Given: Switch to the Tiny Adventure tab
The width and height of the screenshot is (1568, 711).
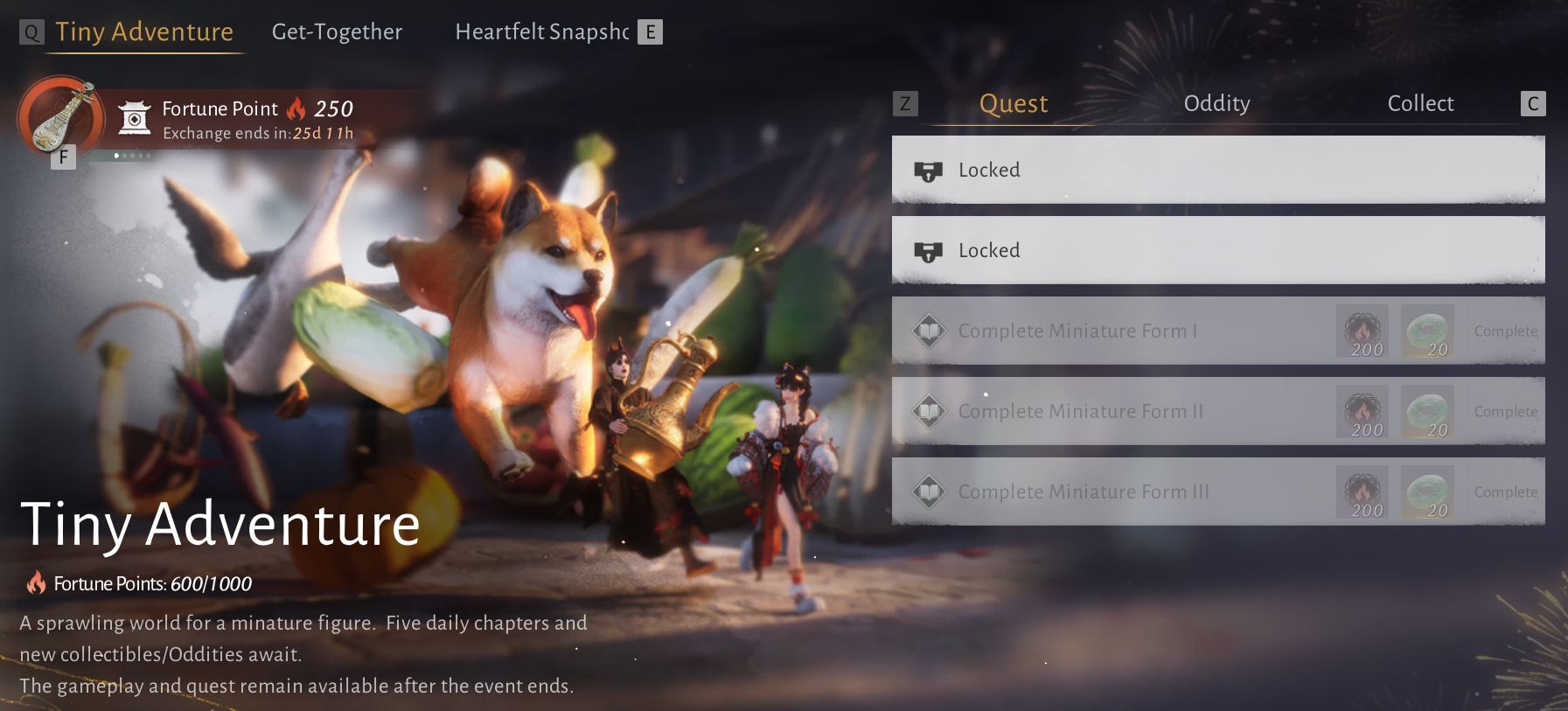Looking at the screenshot, I should coord(144,32).
